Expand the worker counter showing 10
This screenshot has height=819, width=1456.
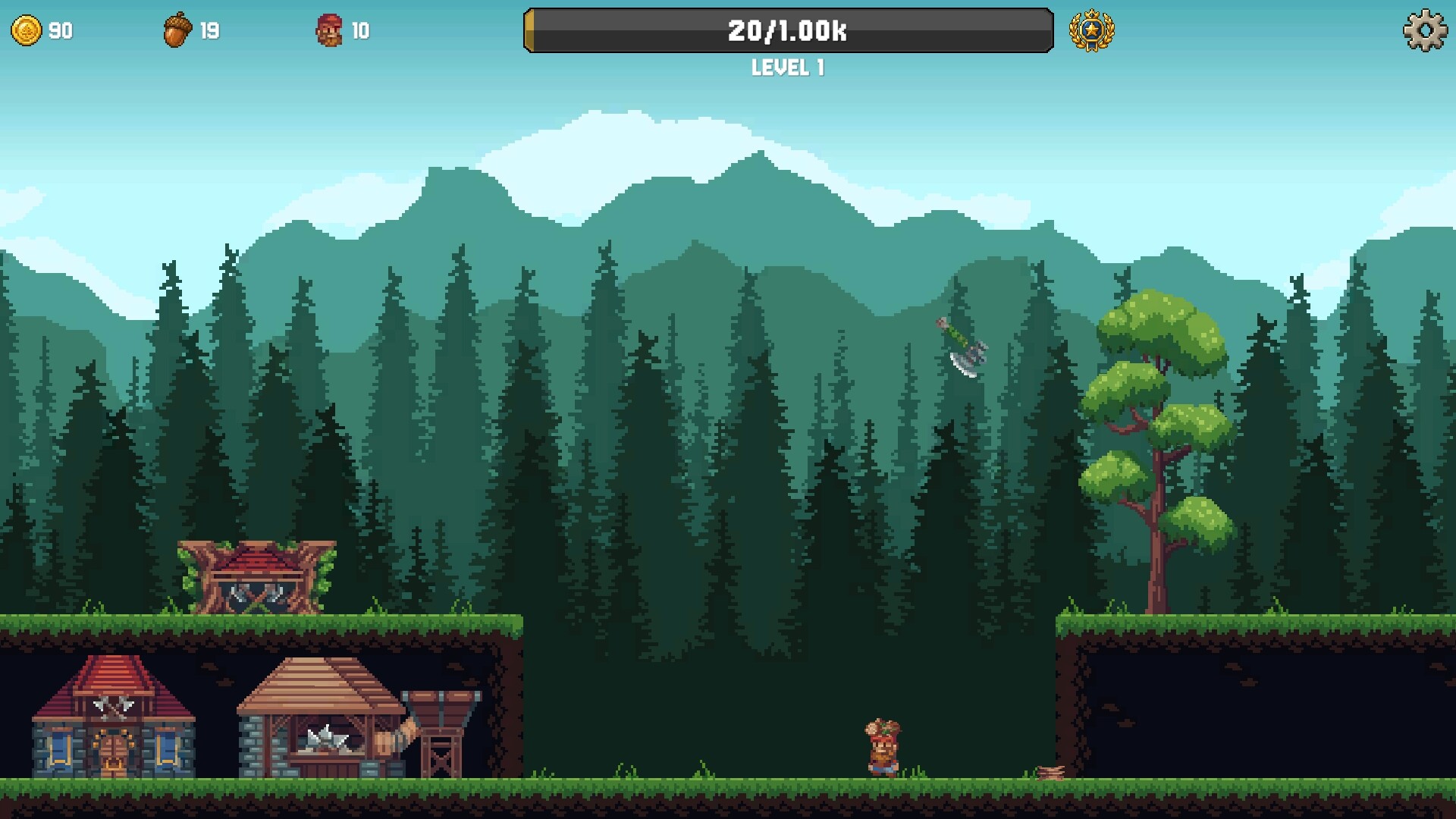click(x=360, y=31)
